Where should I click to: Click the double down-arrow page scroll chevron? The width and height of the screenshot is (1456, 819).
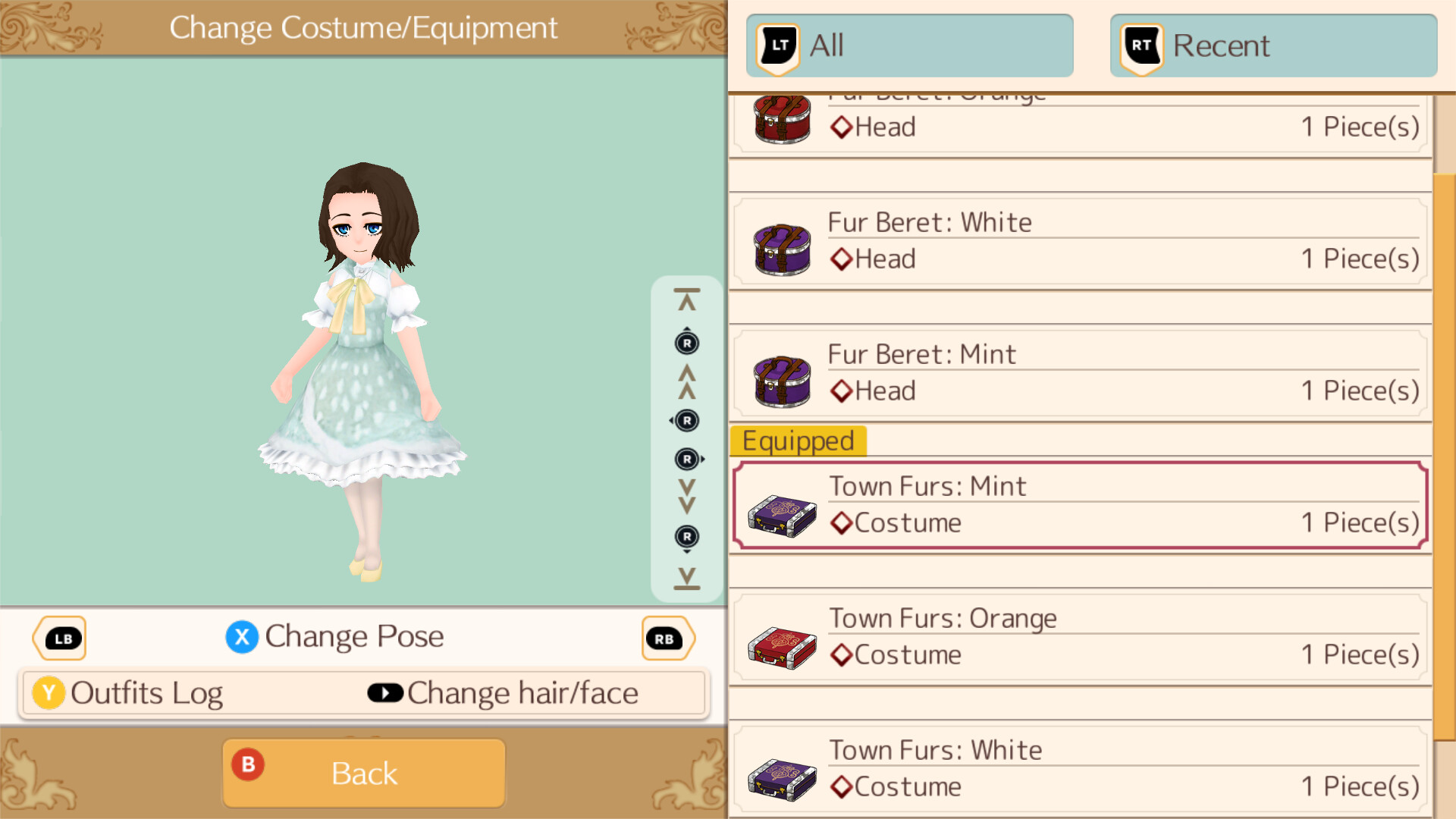[x=686, y=497]
